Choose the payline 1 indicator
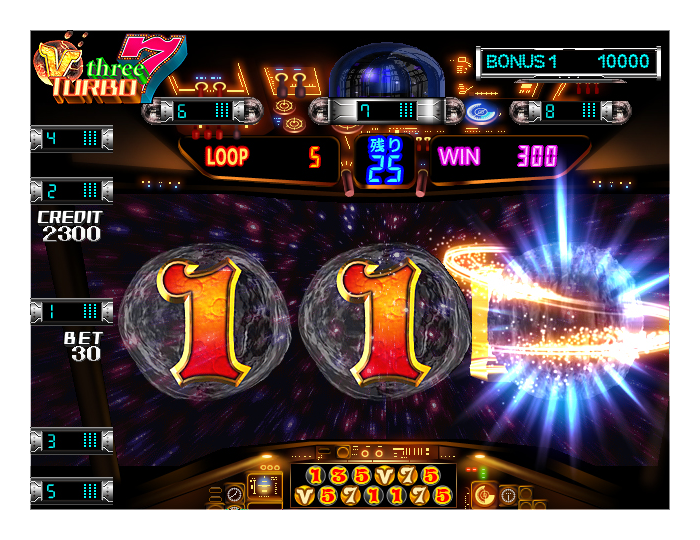The height and width of the screenshot is (540, 700). coord(71,311)
